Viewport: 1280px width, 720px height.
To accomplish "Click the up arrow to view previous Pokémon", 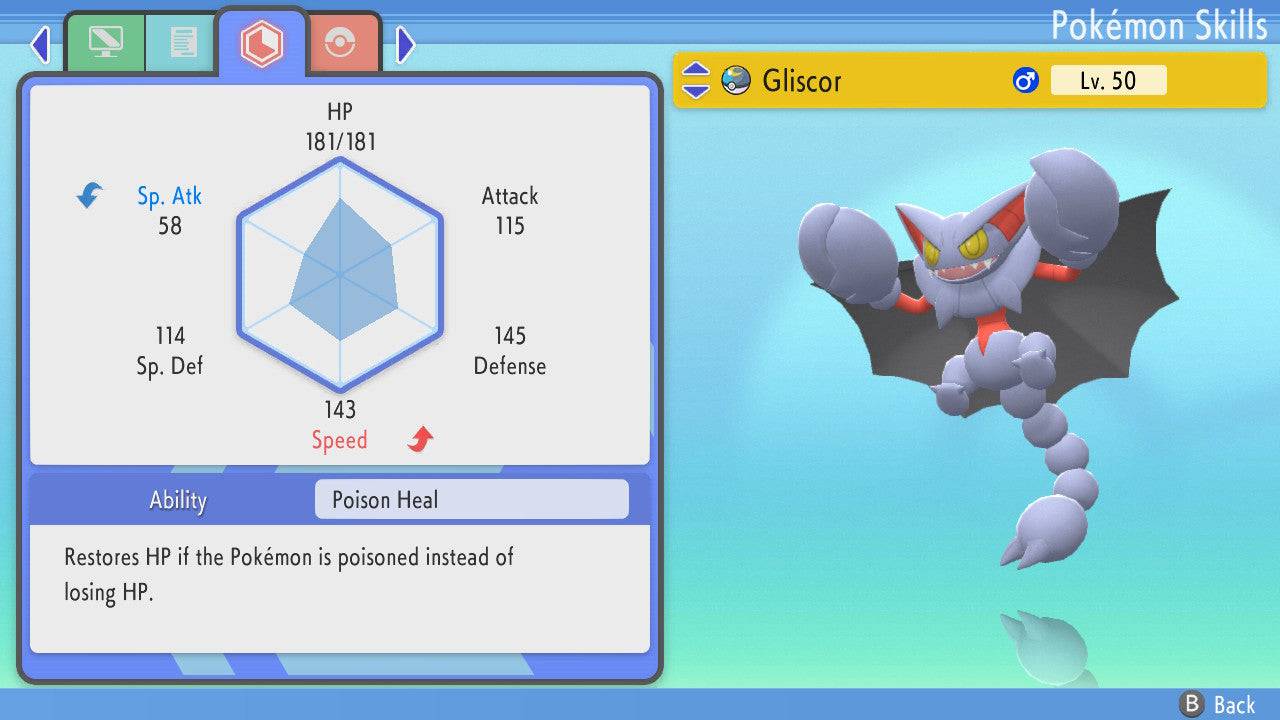I will 695,71.
